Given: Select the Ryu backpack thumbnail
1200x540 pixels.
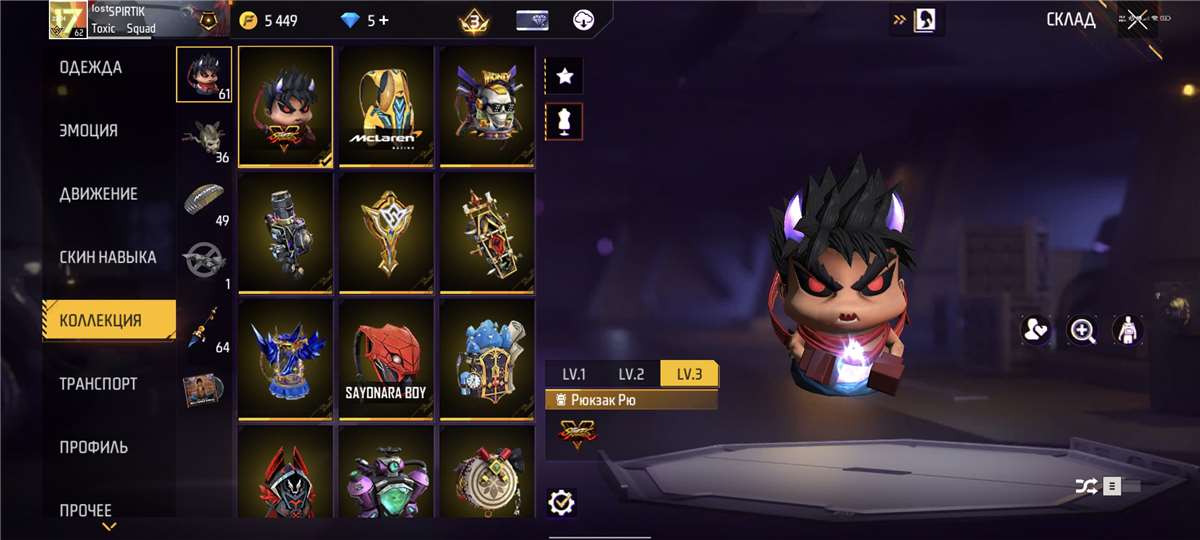Looking at the screenshot, I should point(286,106).
